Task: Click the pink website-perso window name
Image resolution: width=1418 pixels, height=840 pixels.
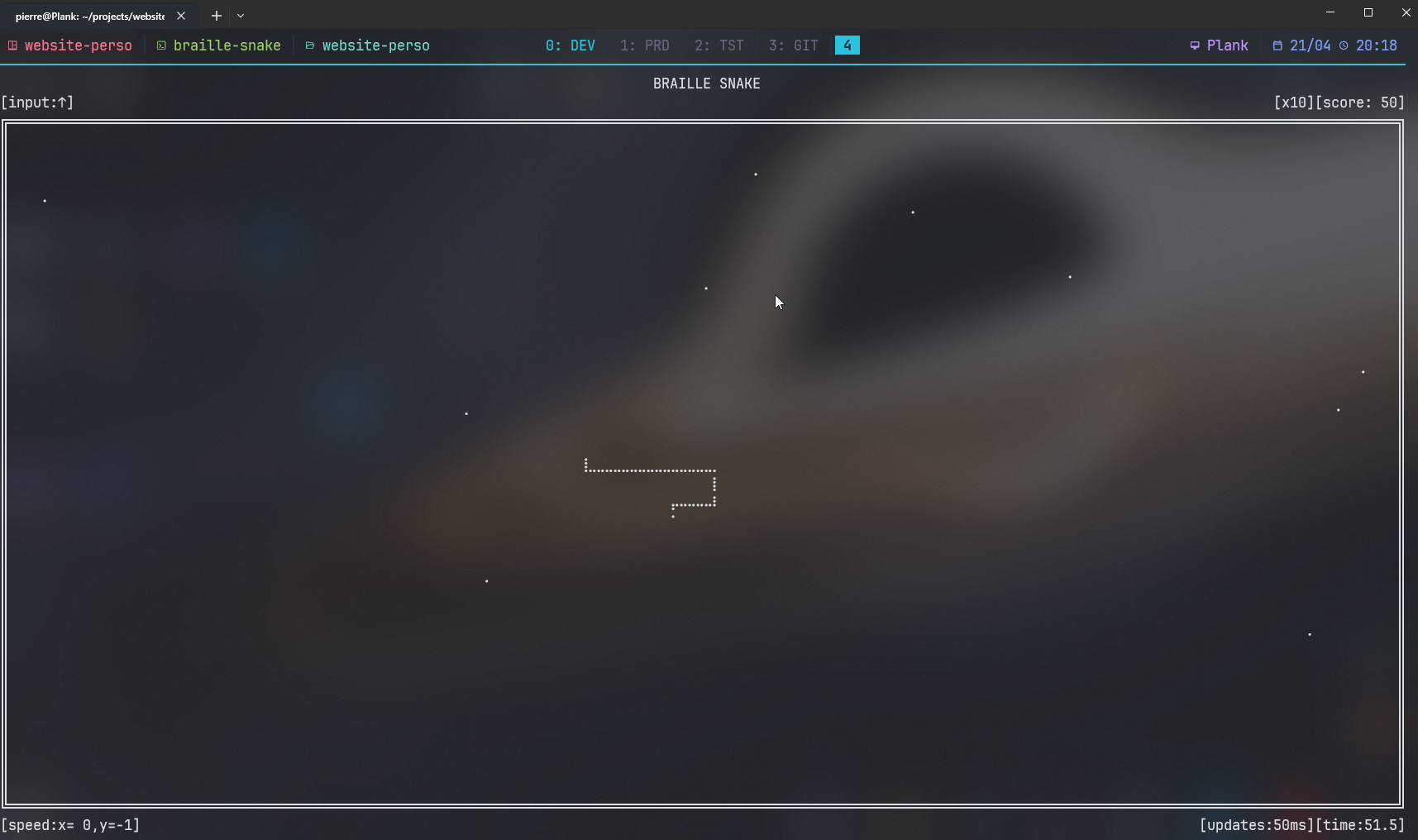Action: pyautogui.click(x=79, y=45)
